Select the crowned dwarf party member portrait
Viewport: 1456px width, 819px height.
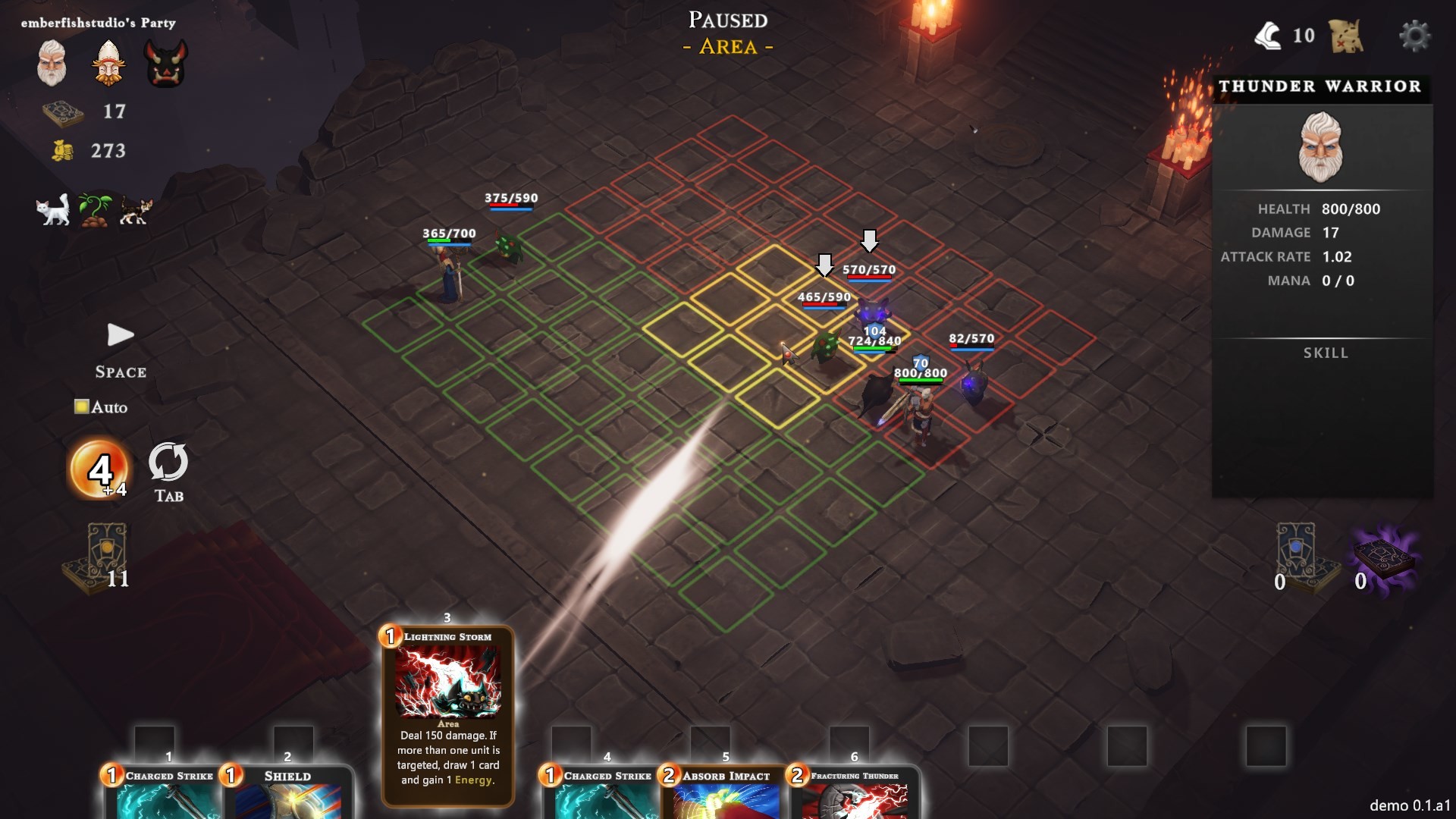[108, 63]
